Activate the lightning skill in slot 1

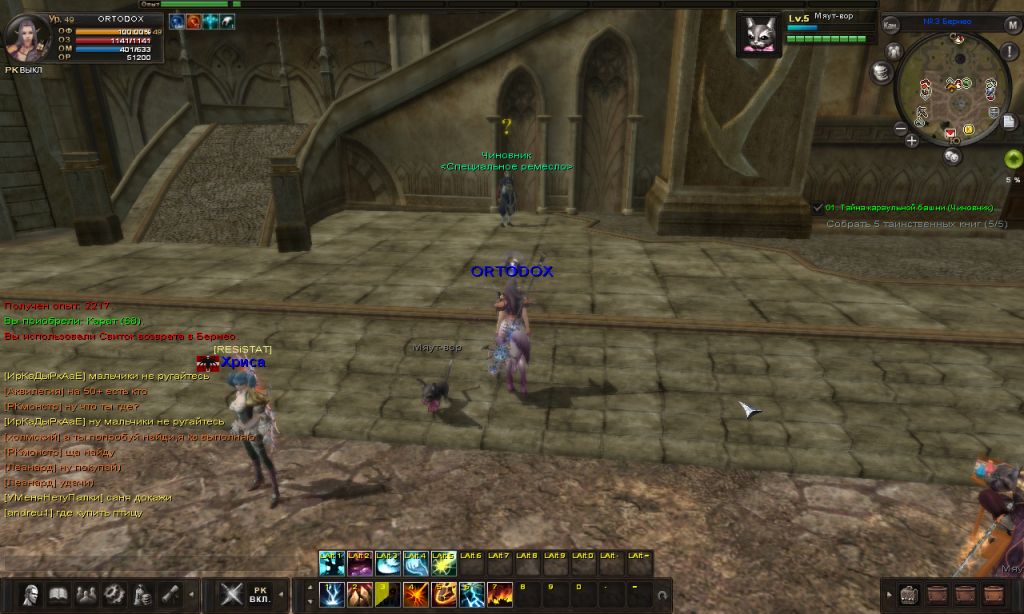(332, 594)
